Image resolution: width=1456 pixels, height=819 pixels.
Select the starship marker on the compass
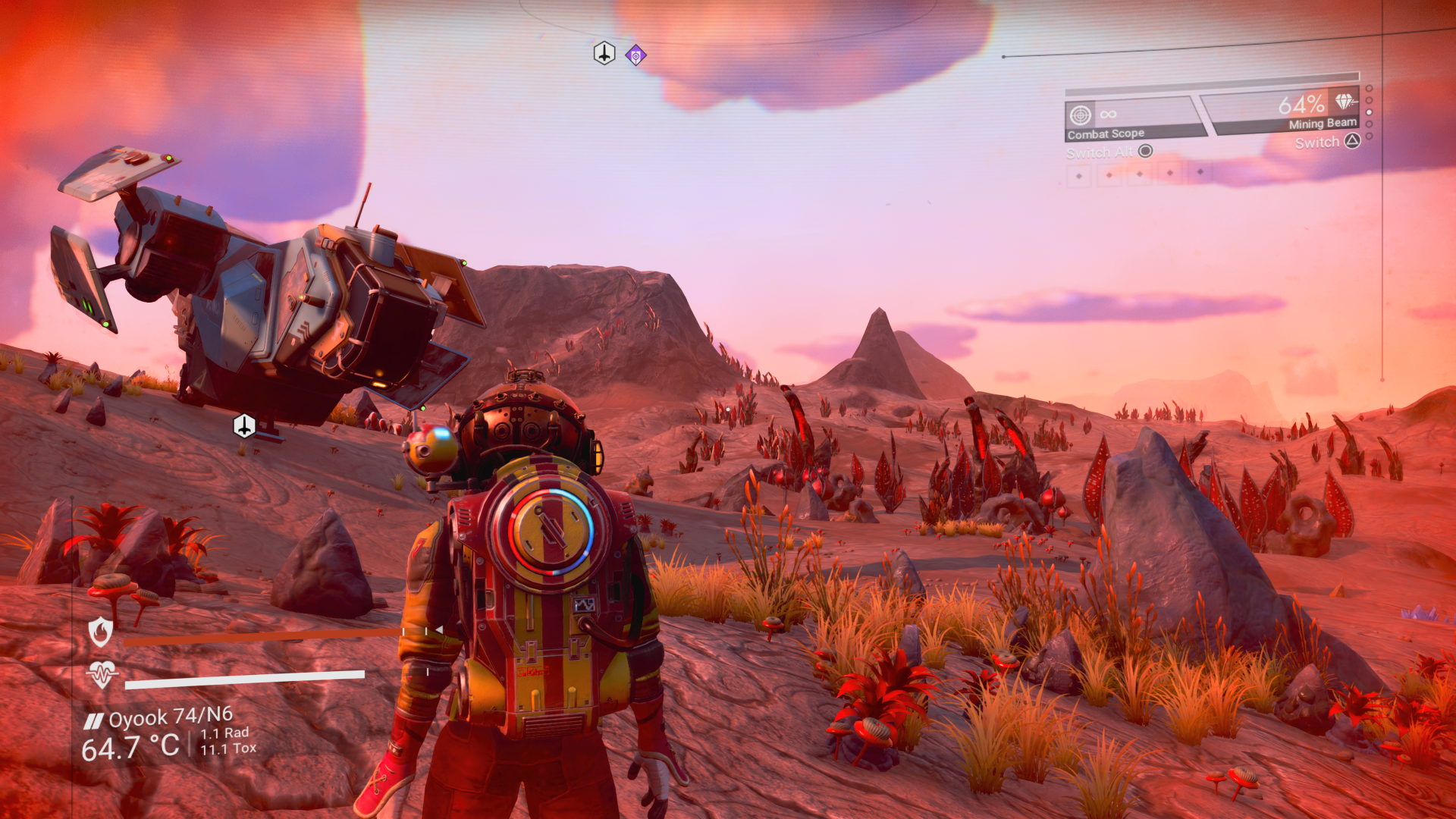[x=604, y=54]
